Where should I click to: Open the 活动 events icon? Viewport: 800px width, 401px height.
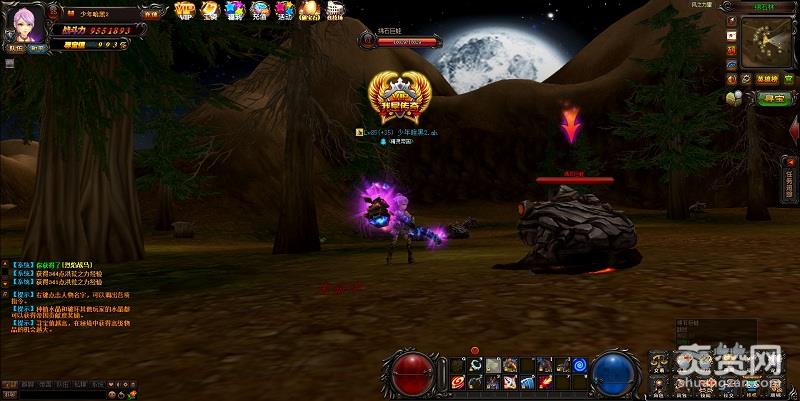click(x=284, y=10)
